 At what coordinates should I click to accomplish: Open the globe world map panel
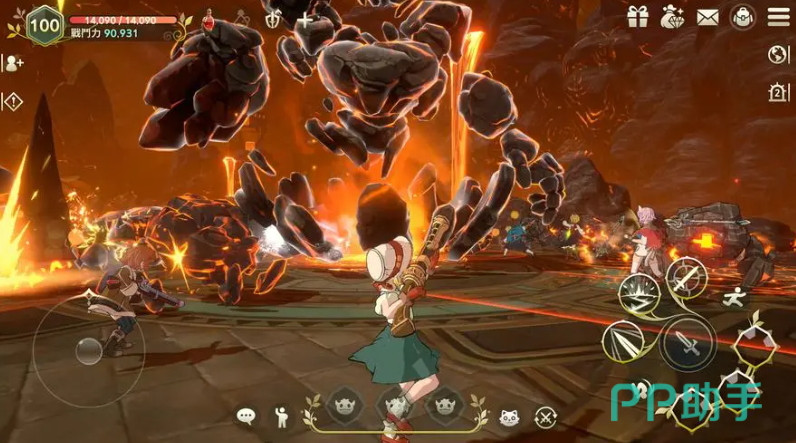point(778,55)
